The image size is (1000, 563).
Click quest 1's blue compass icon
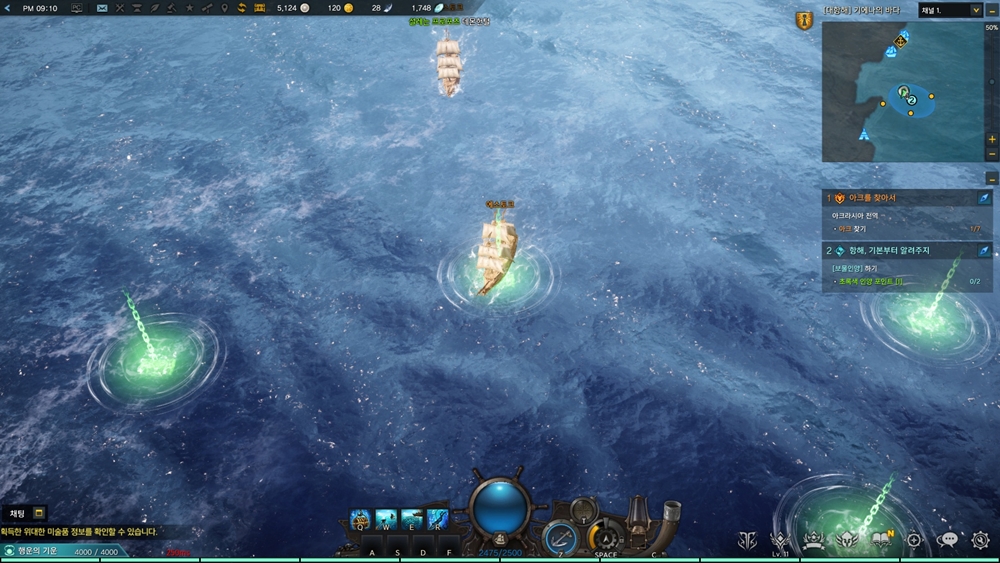pos(983,198)
